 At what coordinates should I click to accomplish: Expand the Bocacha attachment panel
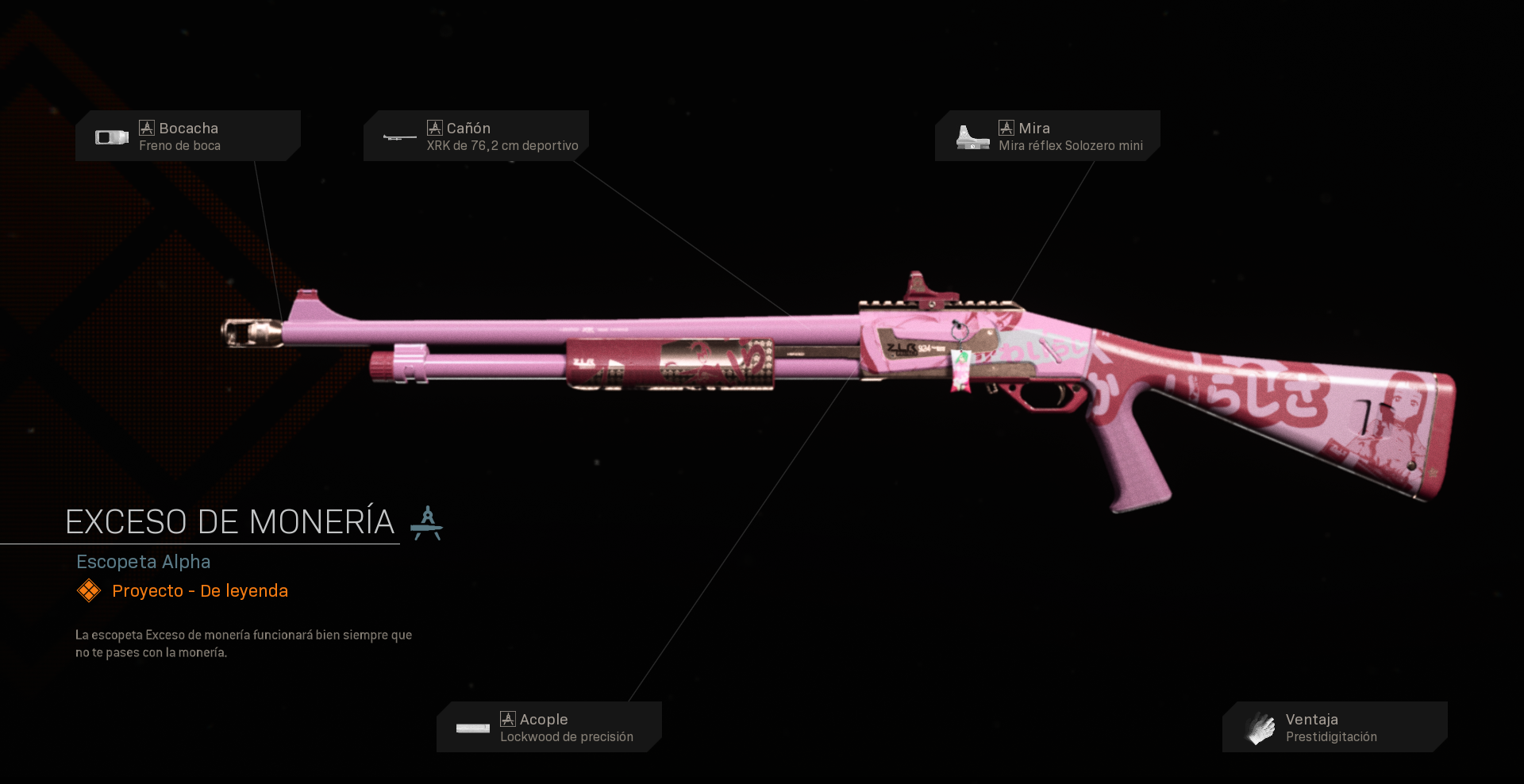(188, 135)
